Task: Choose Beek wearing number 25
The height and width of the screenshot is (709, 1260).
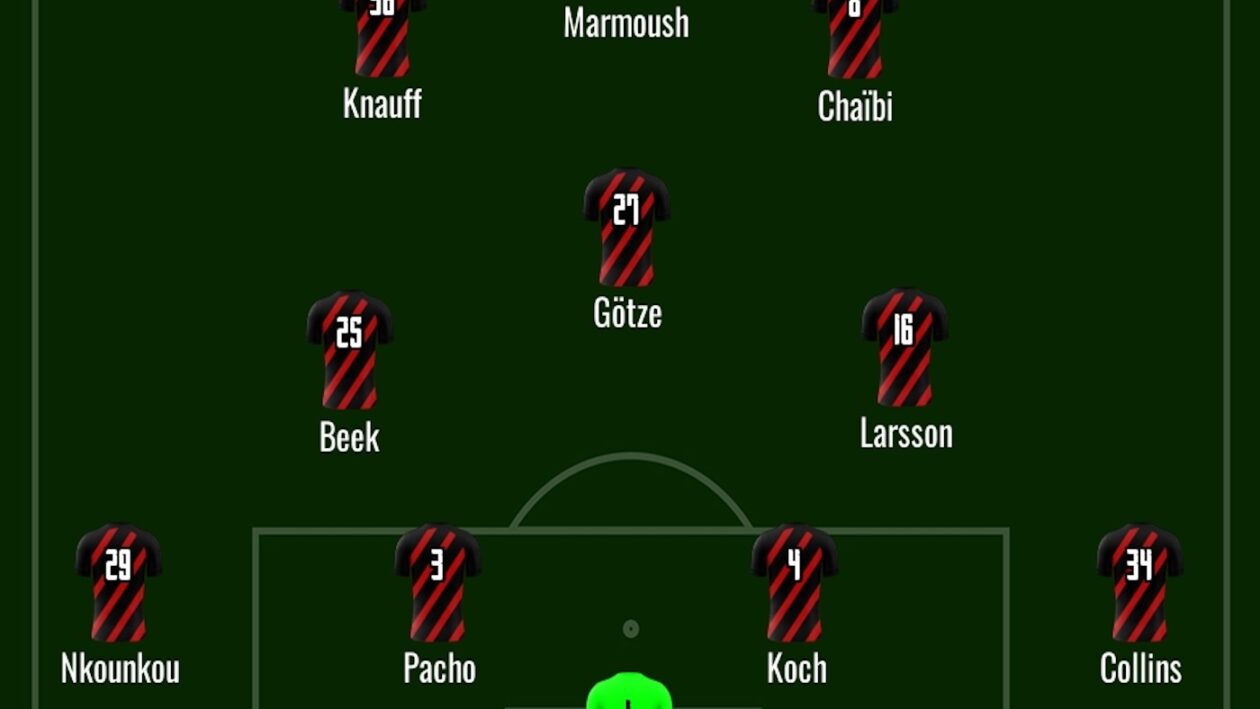Action: coord(350,350)
